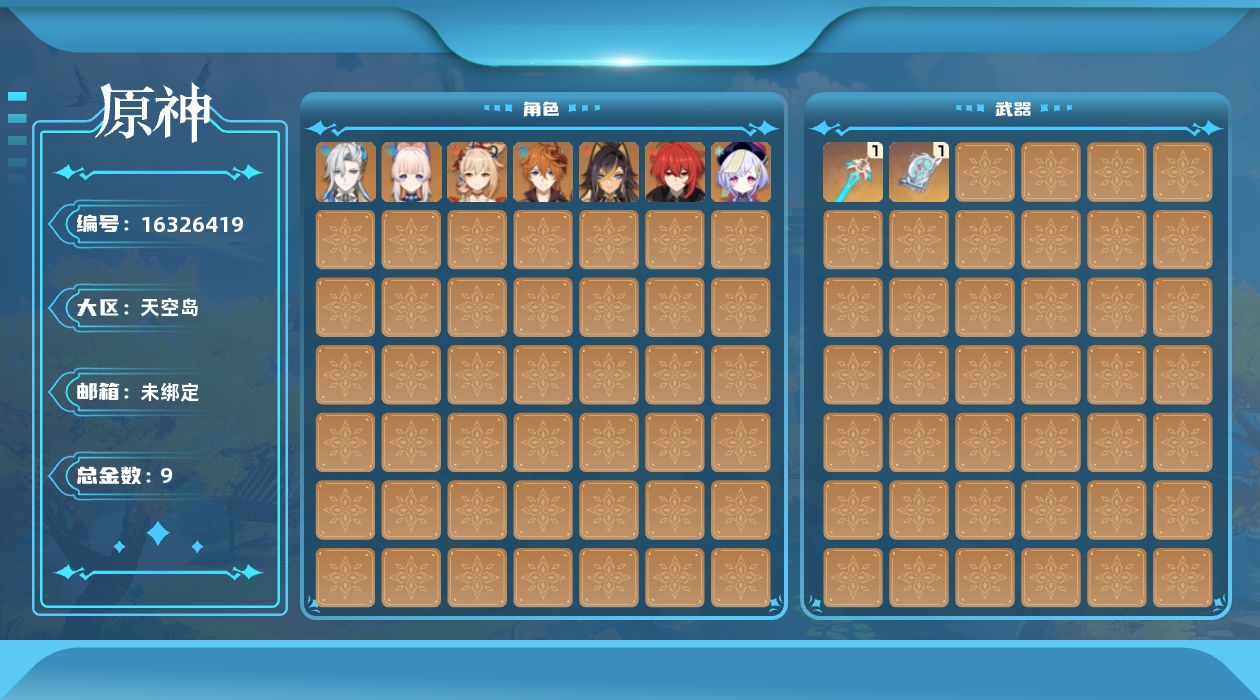Pick the red-haired Diluc character tile
Screen dimensions: 1260x700
pyautogui.click(x=675, y=172)
